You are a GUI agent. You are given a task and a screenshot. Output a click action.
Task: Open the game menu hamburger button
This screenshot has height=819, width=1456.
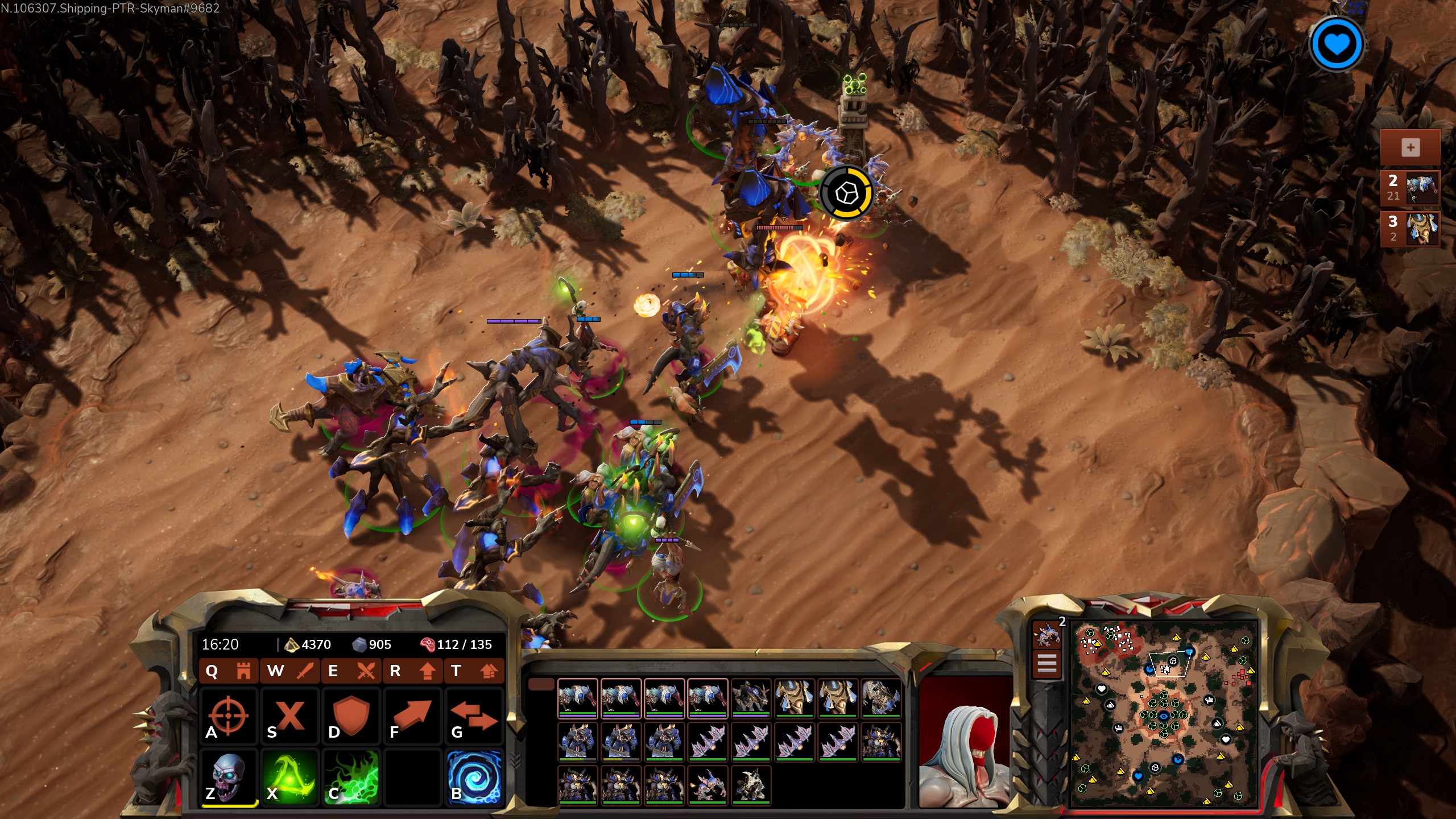click(1047, 664)
